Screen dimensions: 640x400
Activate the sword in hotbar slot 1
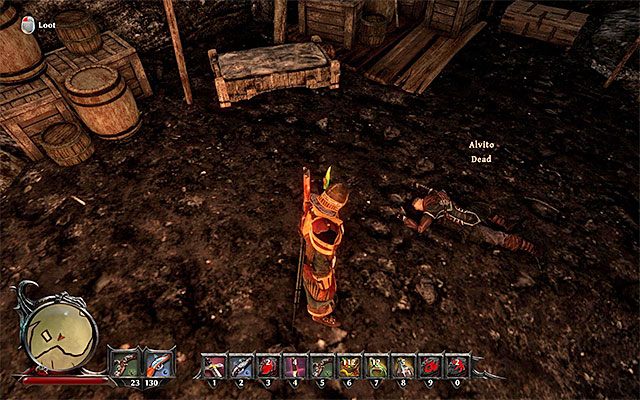[x=214, y=364]
